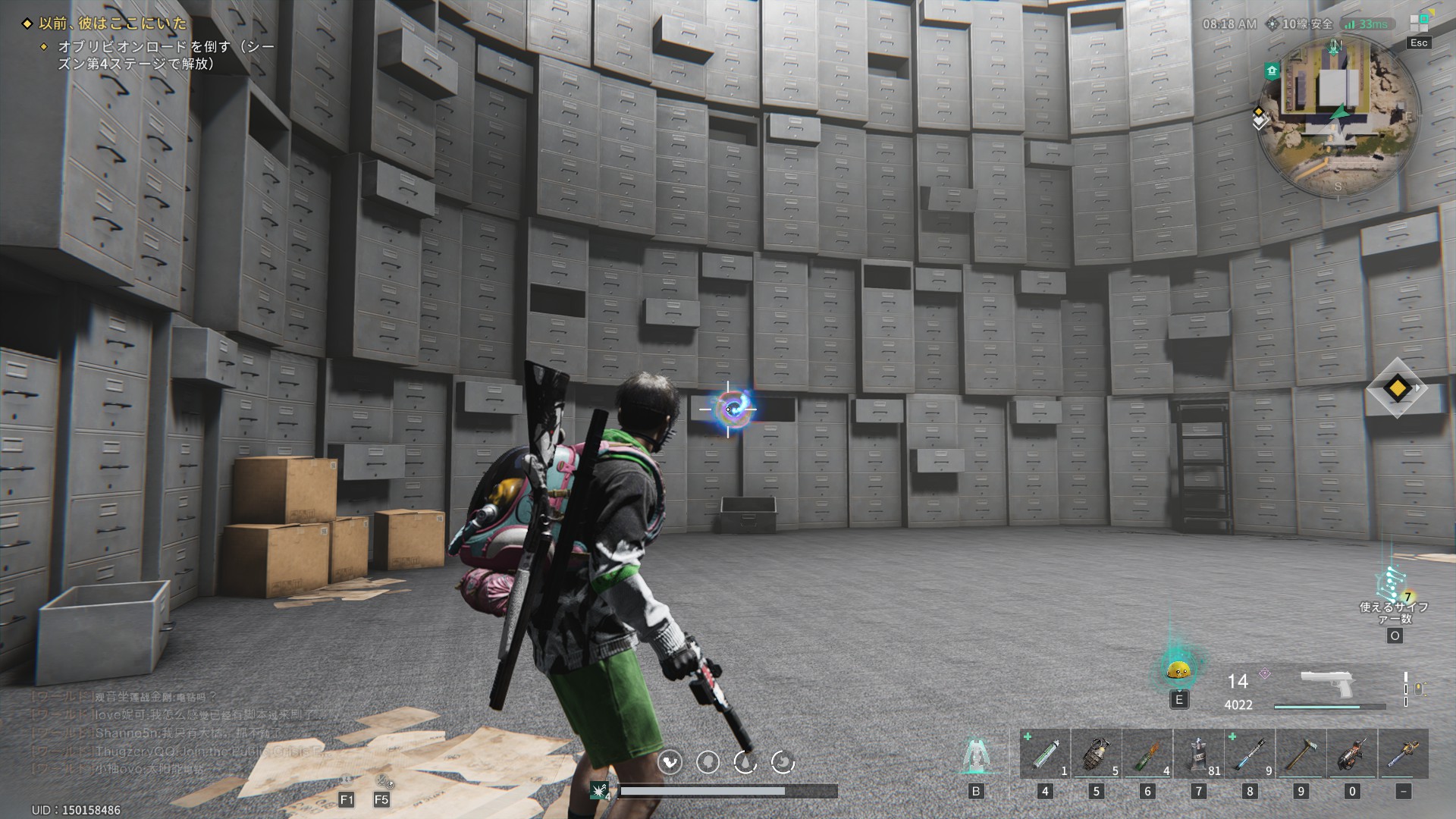Image resolution: width=1456 pixels, height=819 pixels.
Task: Select the blue injector hotbar slot
Action: tap(1250, 754)
